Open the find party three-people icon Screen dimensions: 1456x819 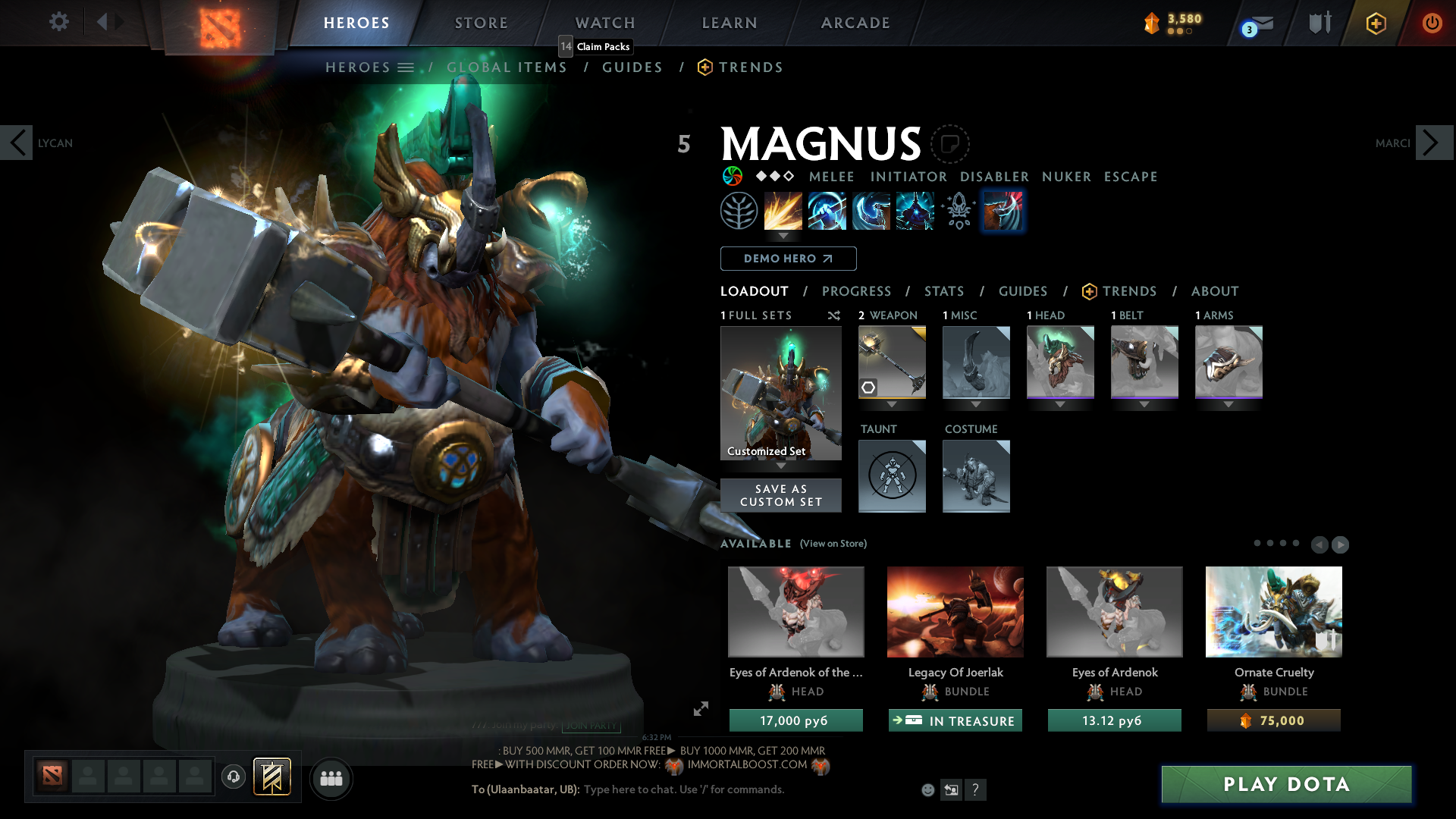point(331,778)
